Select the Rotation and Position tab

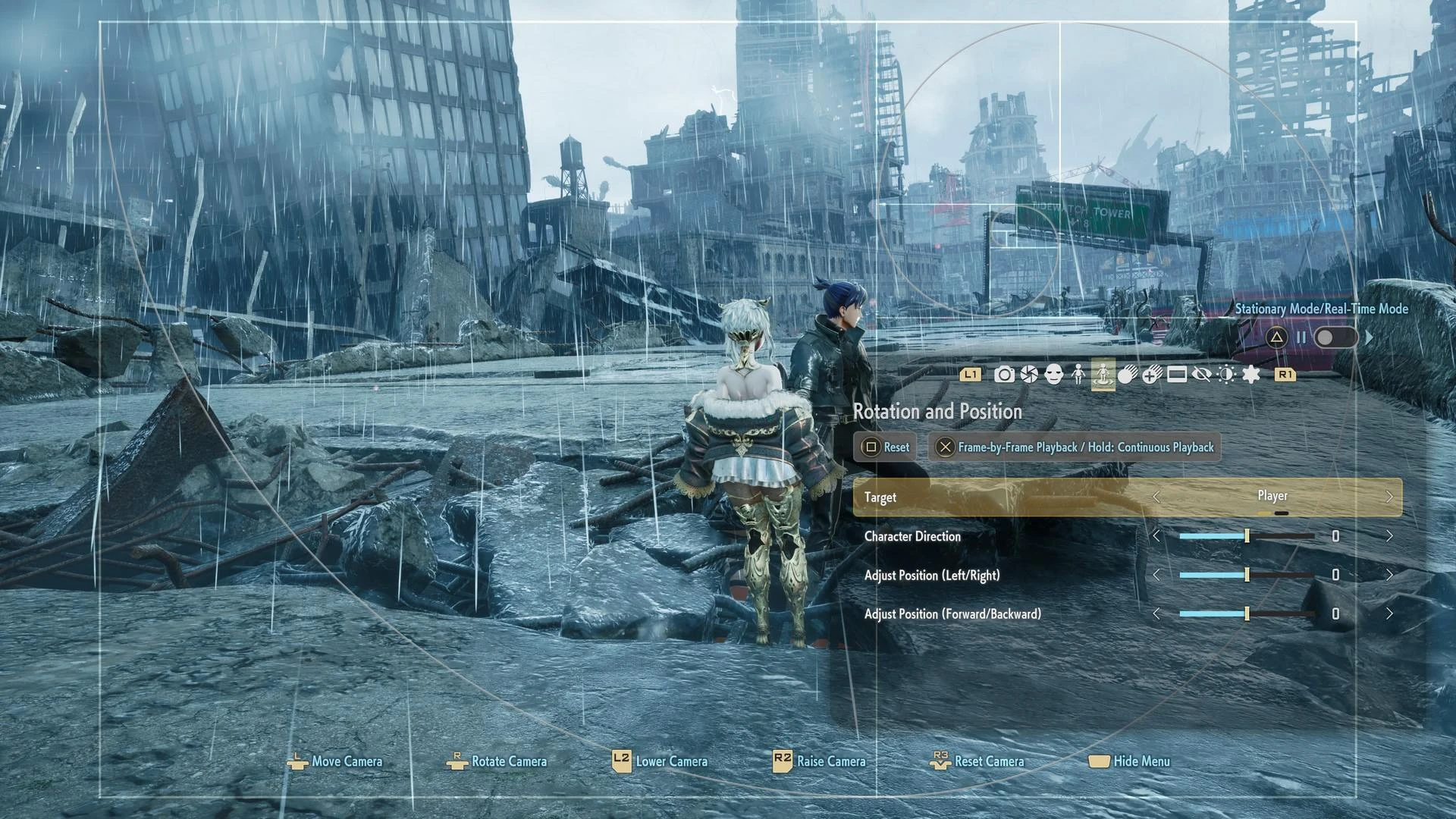pyautogui.click(x=1103, y=375)
